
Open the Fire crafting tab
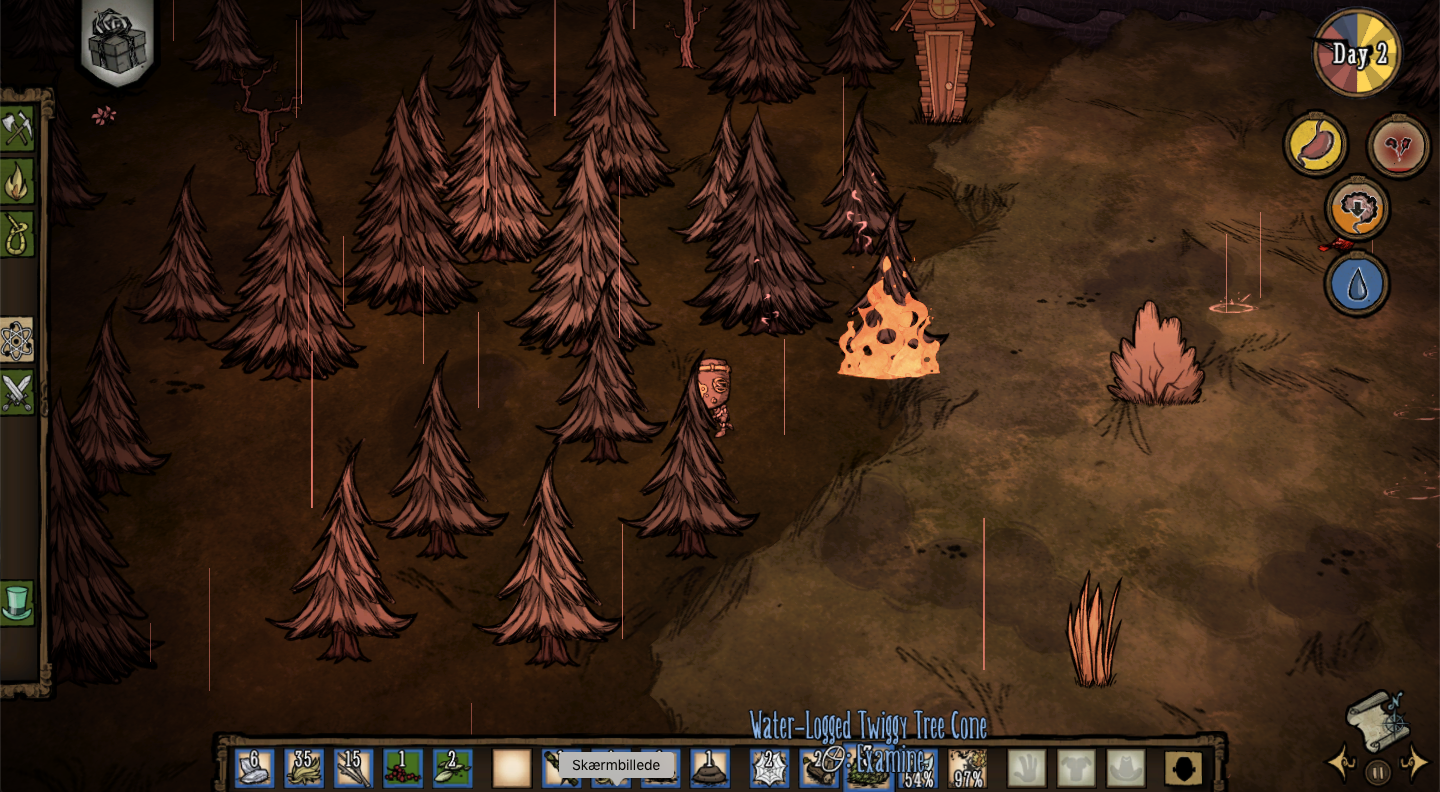[x=17, y=182]
